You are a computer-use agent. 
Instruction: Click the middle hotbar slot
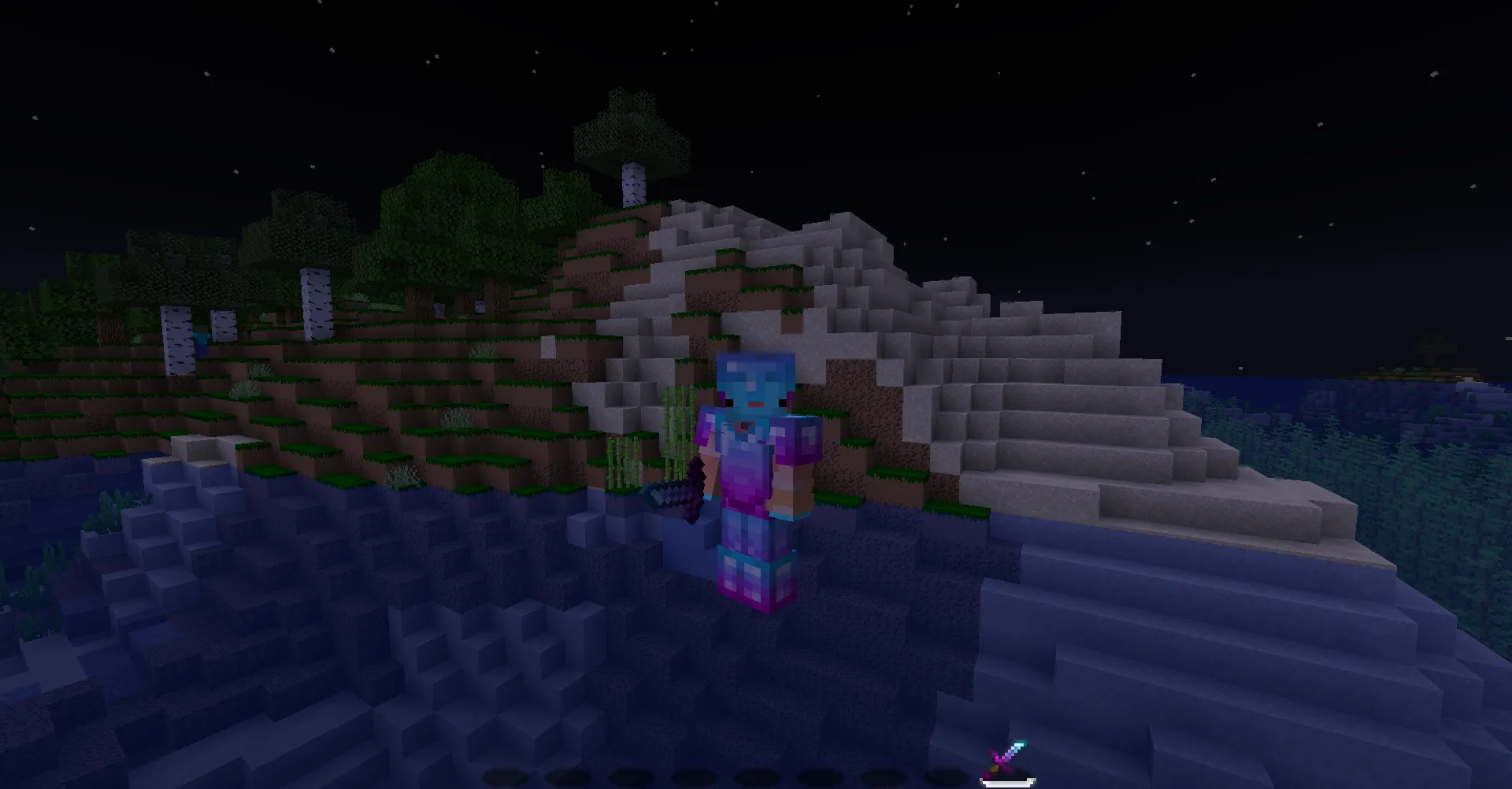(x=758, y=775)
